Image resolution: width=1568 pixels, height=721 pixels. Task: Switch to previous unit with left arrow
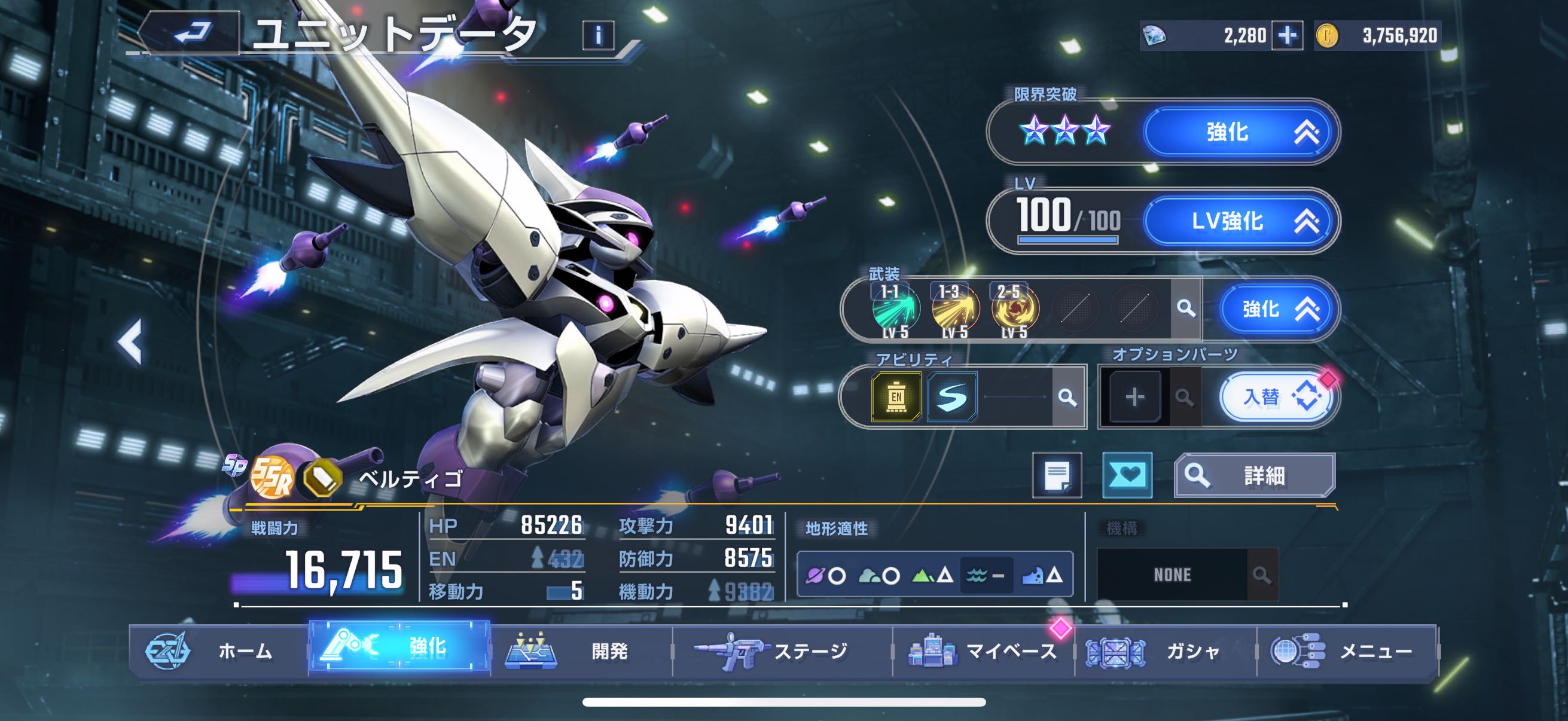(130, 342)
